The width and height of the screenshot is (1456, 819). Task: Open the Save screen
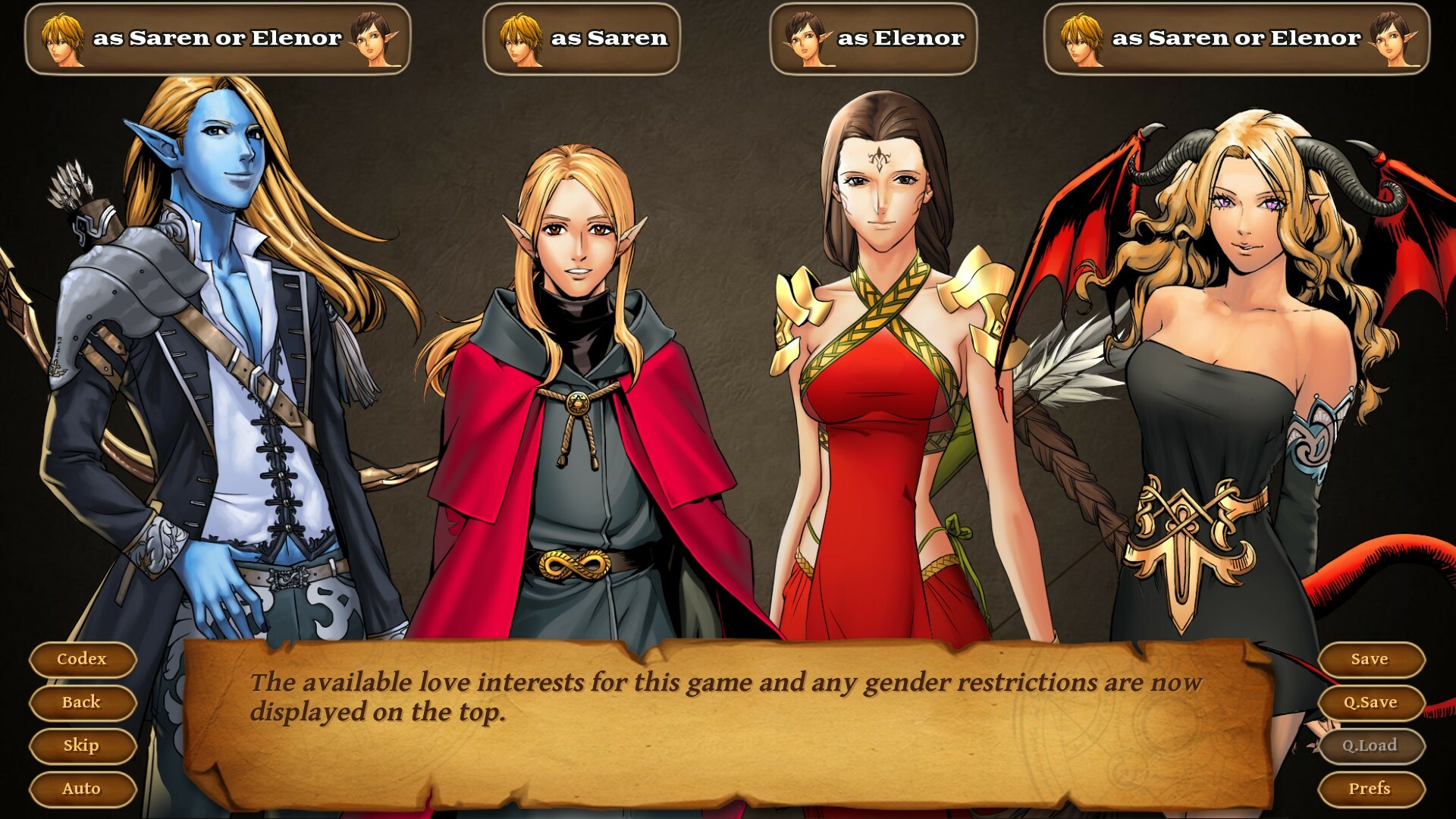(1371, 659)
